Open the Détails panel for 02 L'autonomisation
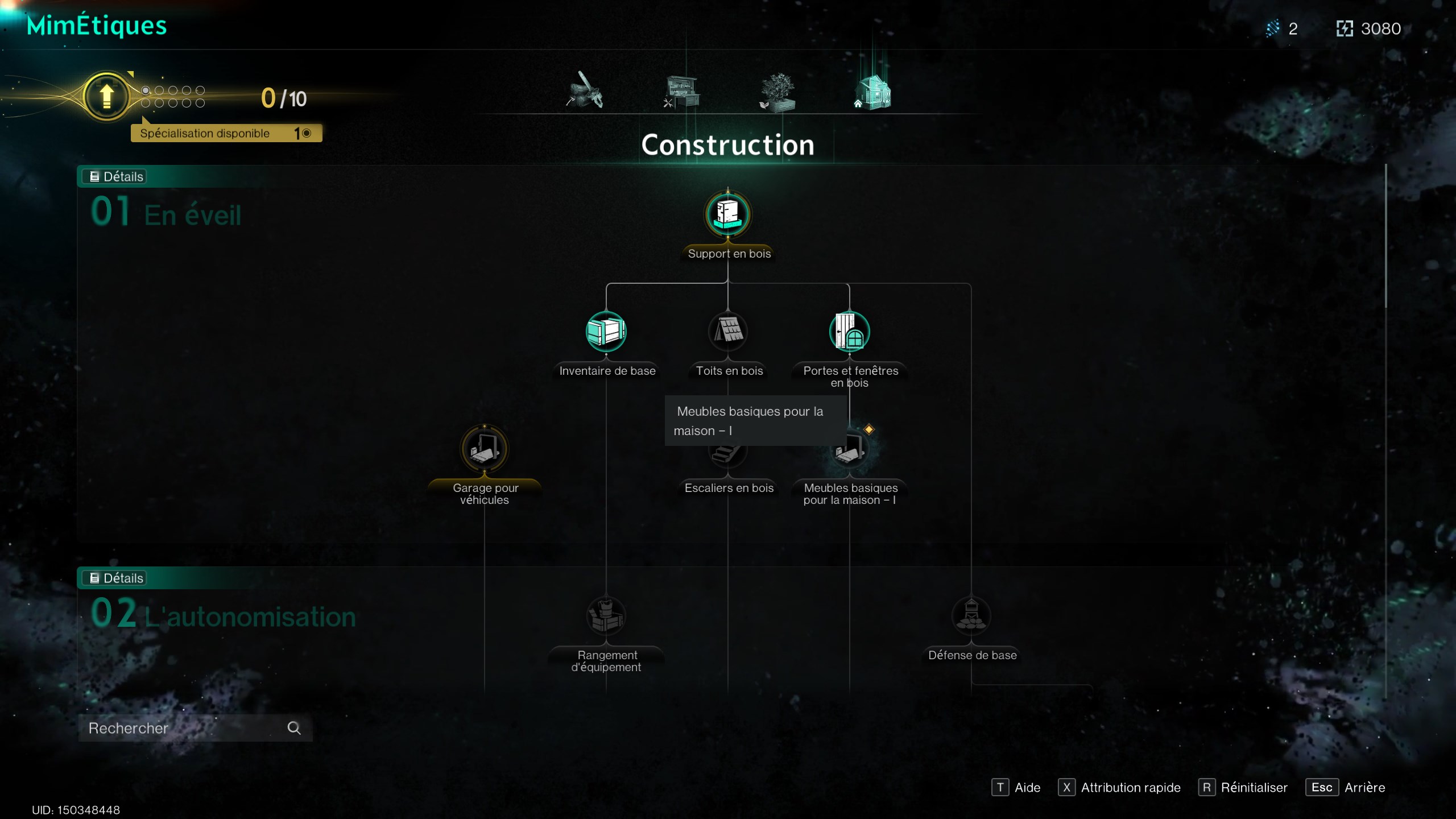 tap(114, 578)
